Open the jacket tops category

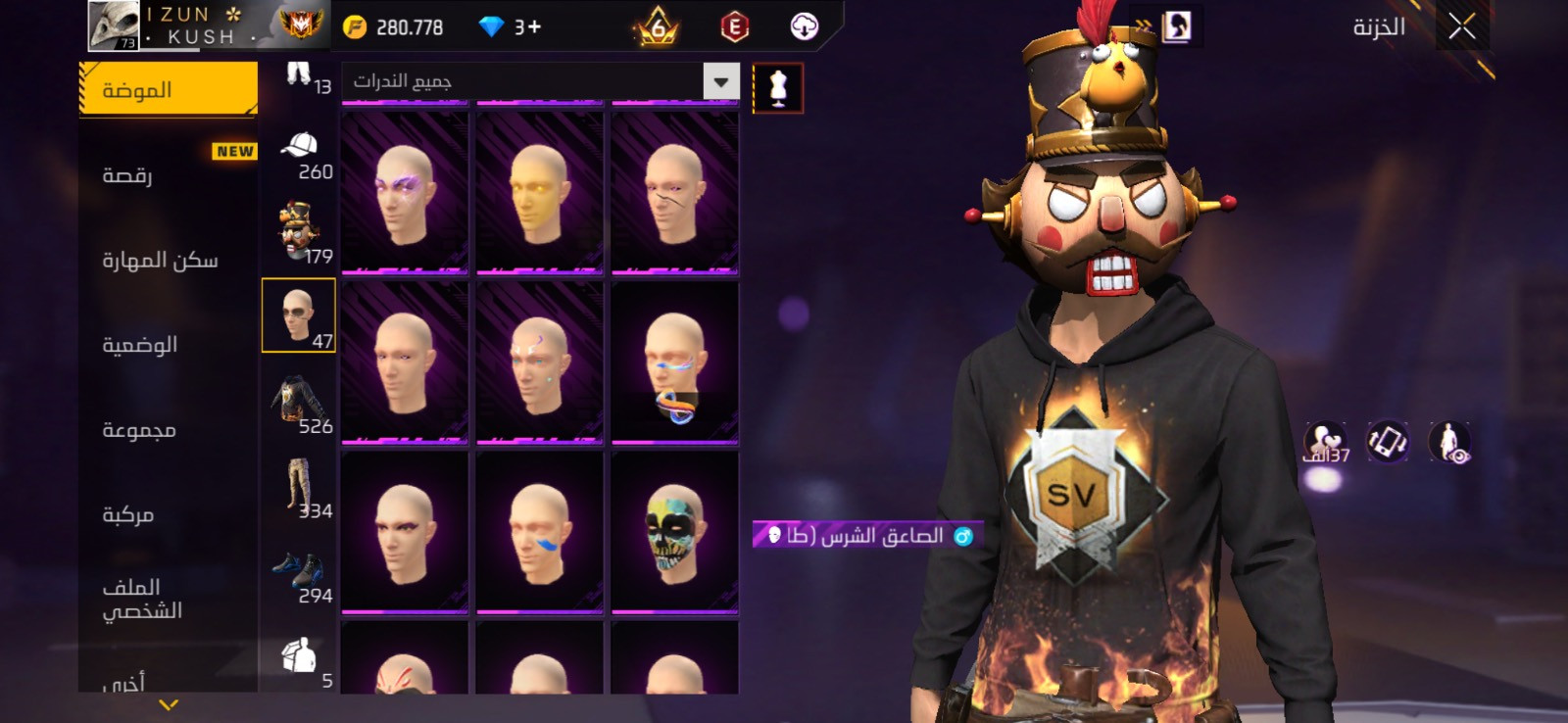[x=299, y=402]
